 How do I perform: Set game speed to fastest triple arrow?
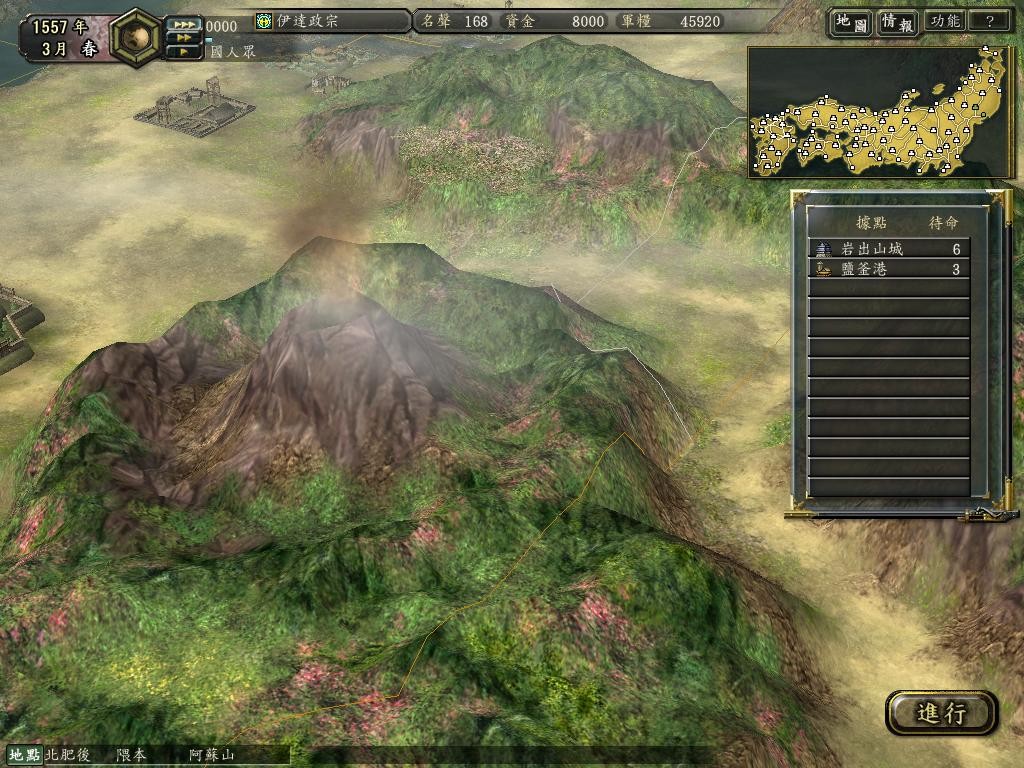183,25
